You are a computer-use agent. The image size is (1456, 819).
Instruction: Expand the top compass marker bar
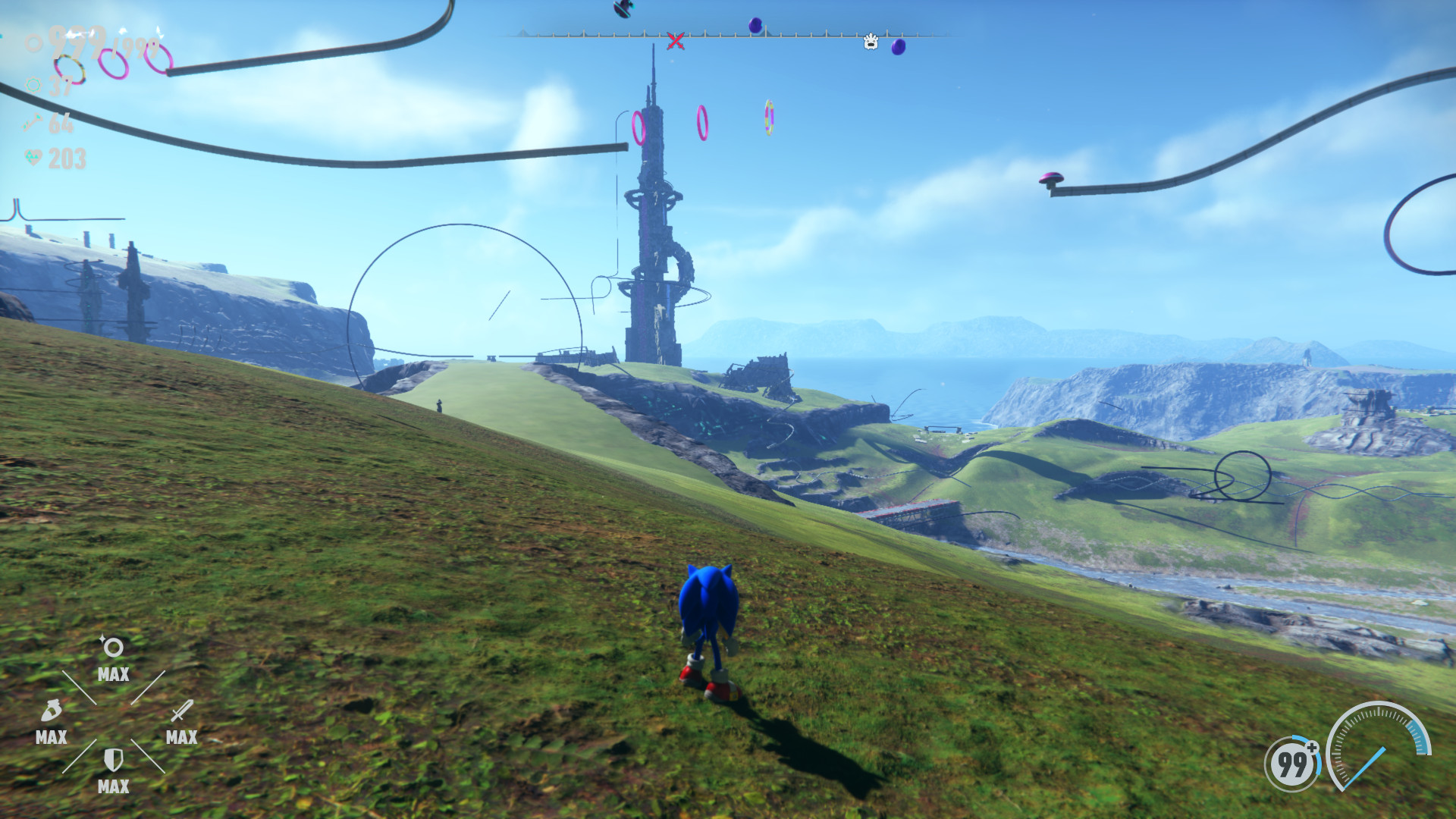point(728,34)
